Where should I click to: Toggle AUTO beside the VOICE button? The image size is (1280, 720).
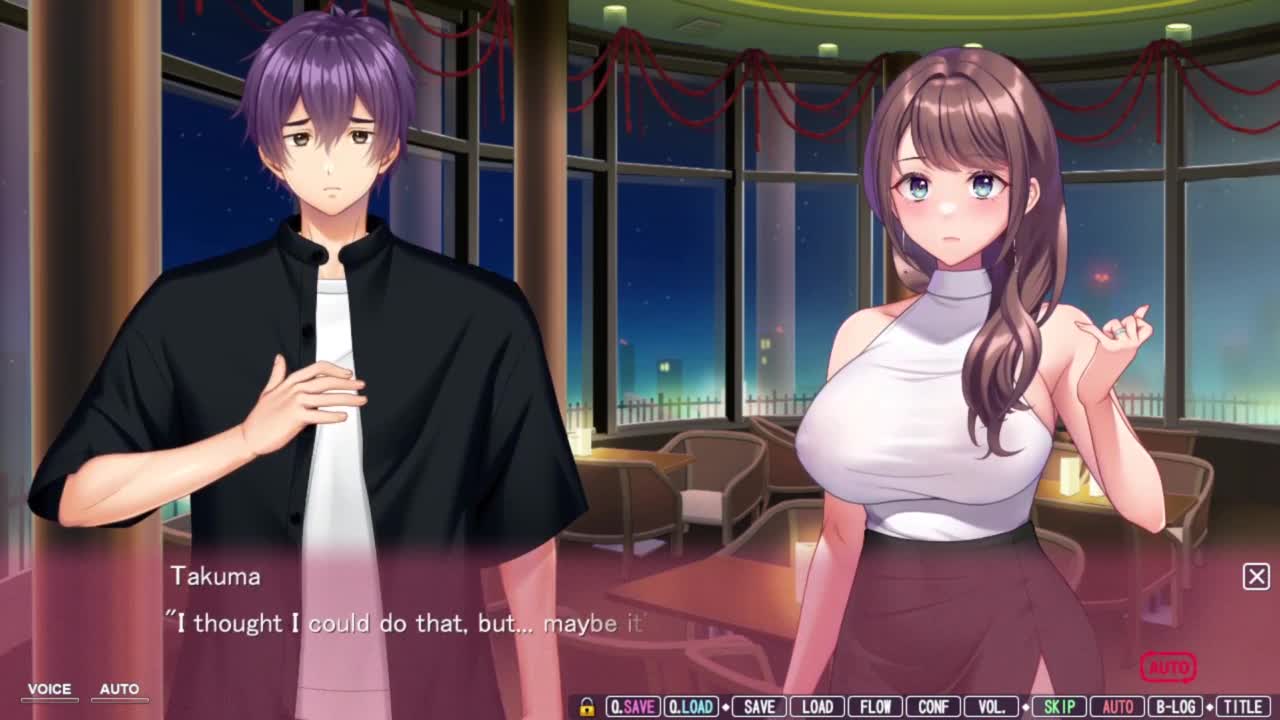[119, 690]
